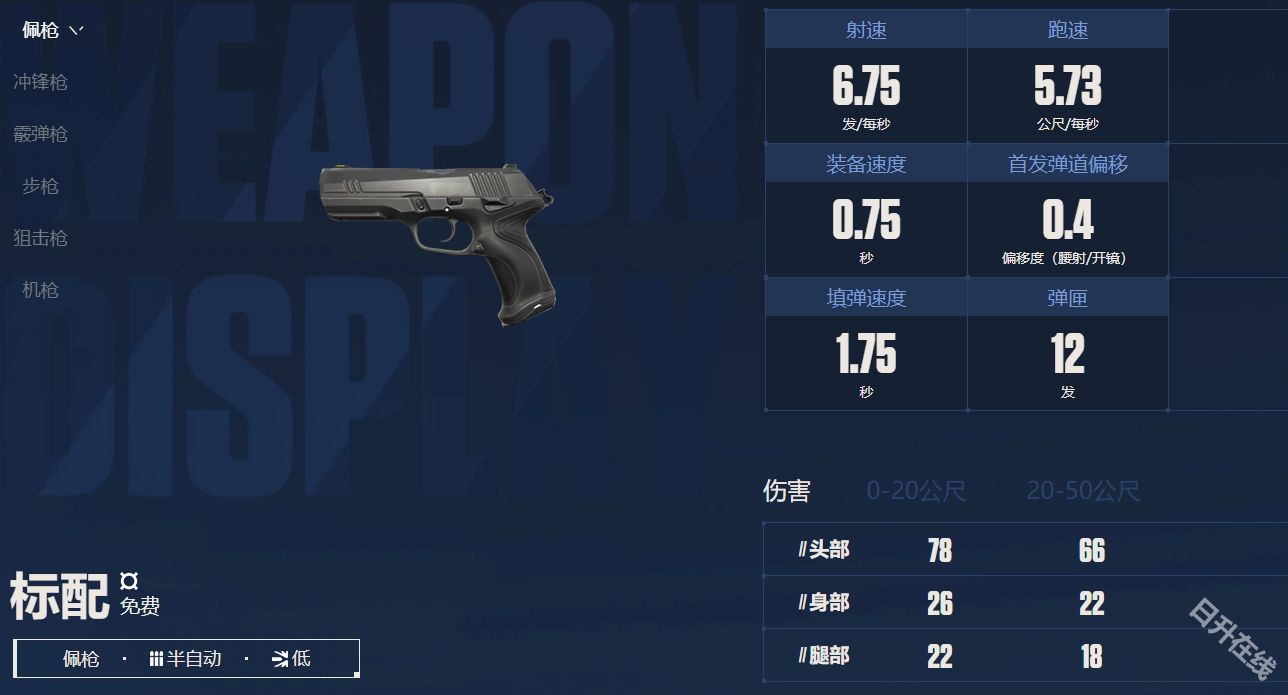This screenshot has height=695, width=1288.
Task: Show the 狙击枪 sniper category
Action: pos(40,238)
